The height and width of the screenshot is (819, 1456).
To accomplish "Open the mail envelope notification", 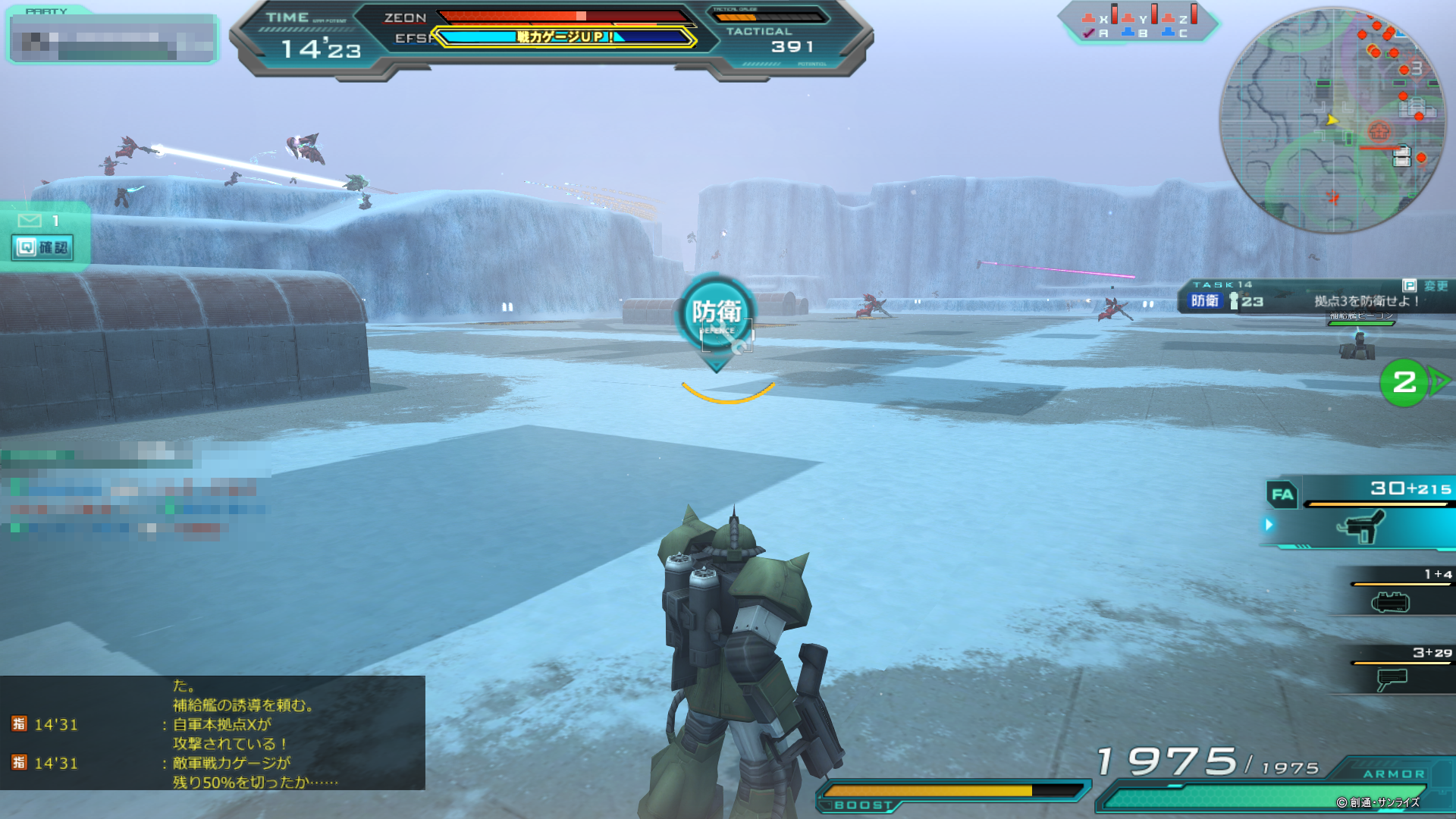I will click(30, 221).
